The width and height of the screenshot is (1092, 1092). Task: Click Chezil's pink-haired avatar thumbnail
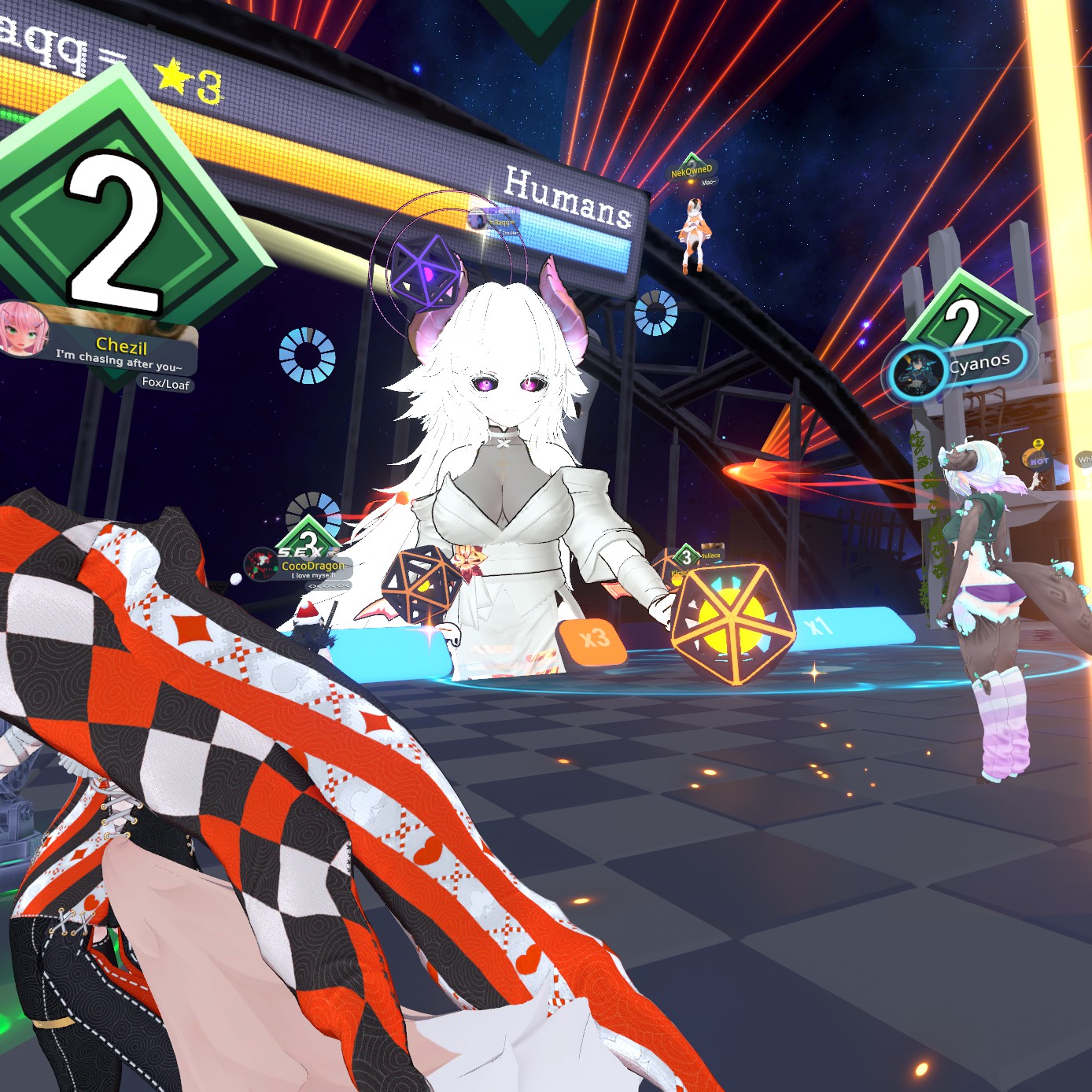point(23,328)
